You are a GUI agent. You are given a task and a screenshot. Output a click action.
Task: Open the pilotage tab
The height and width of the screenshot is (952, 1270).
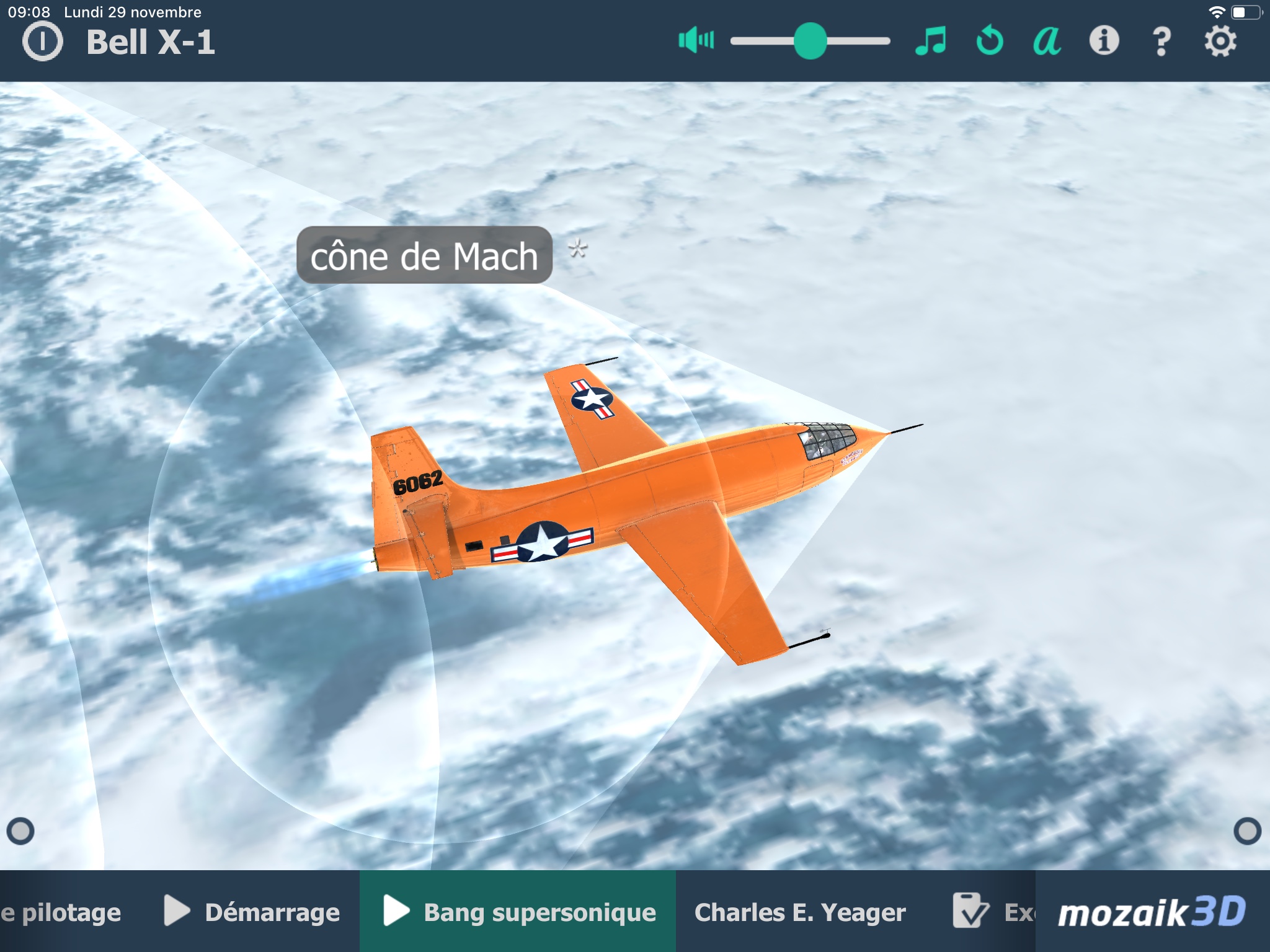click(x=61, y=912)
